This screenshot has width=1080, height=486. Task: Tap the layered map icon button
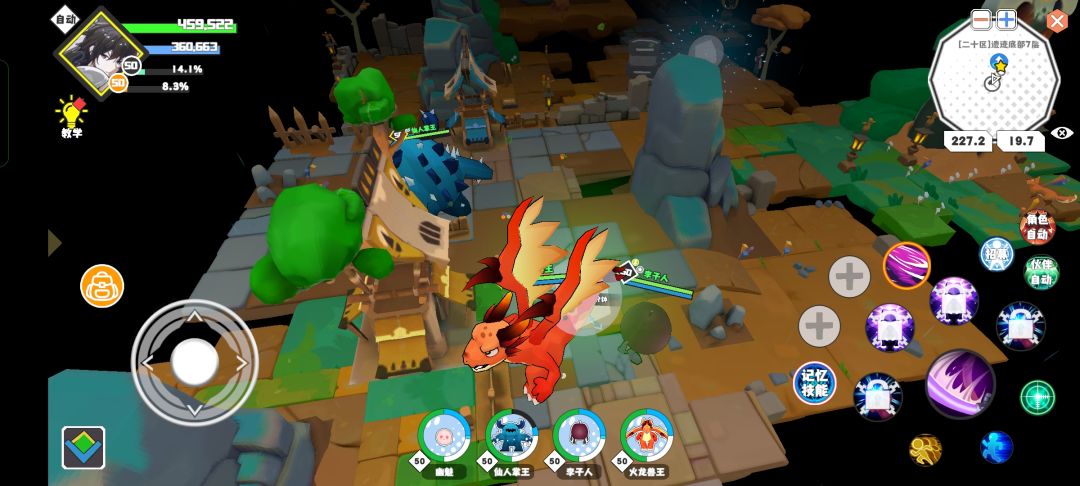pyautogui.click(x=83, y=447)
